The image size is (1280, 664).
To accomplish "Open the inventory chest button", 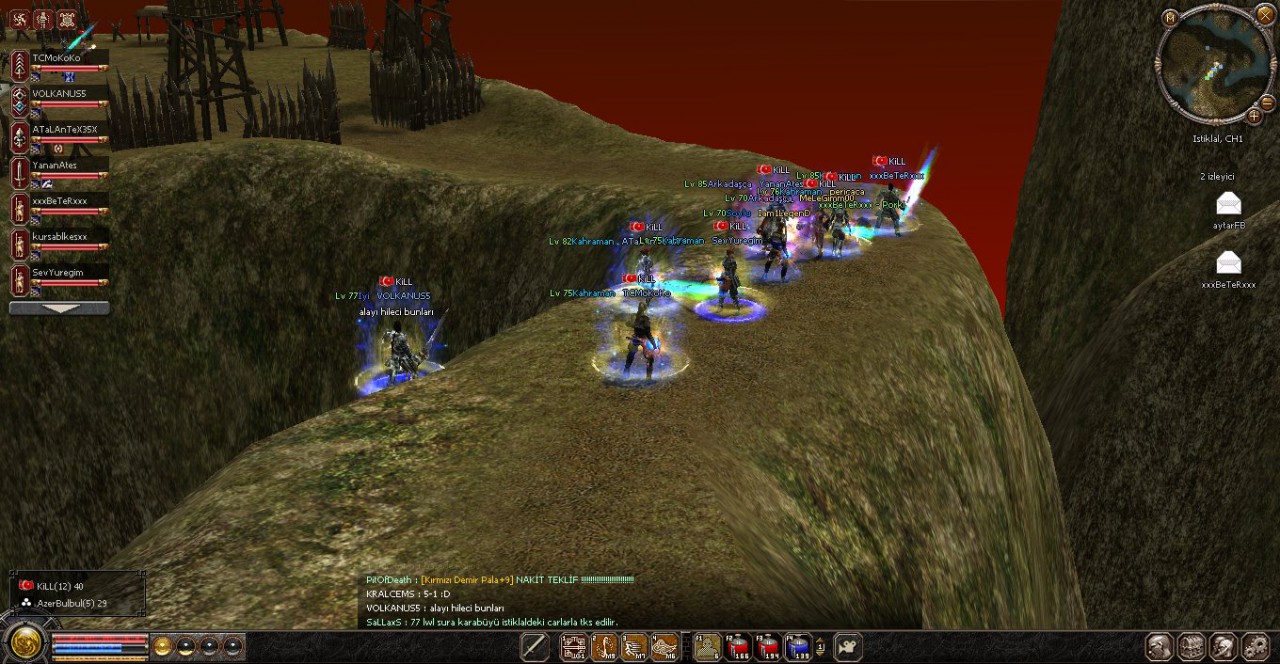I will (x=1191, y=648).
